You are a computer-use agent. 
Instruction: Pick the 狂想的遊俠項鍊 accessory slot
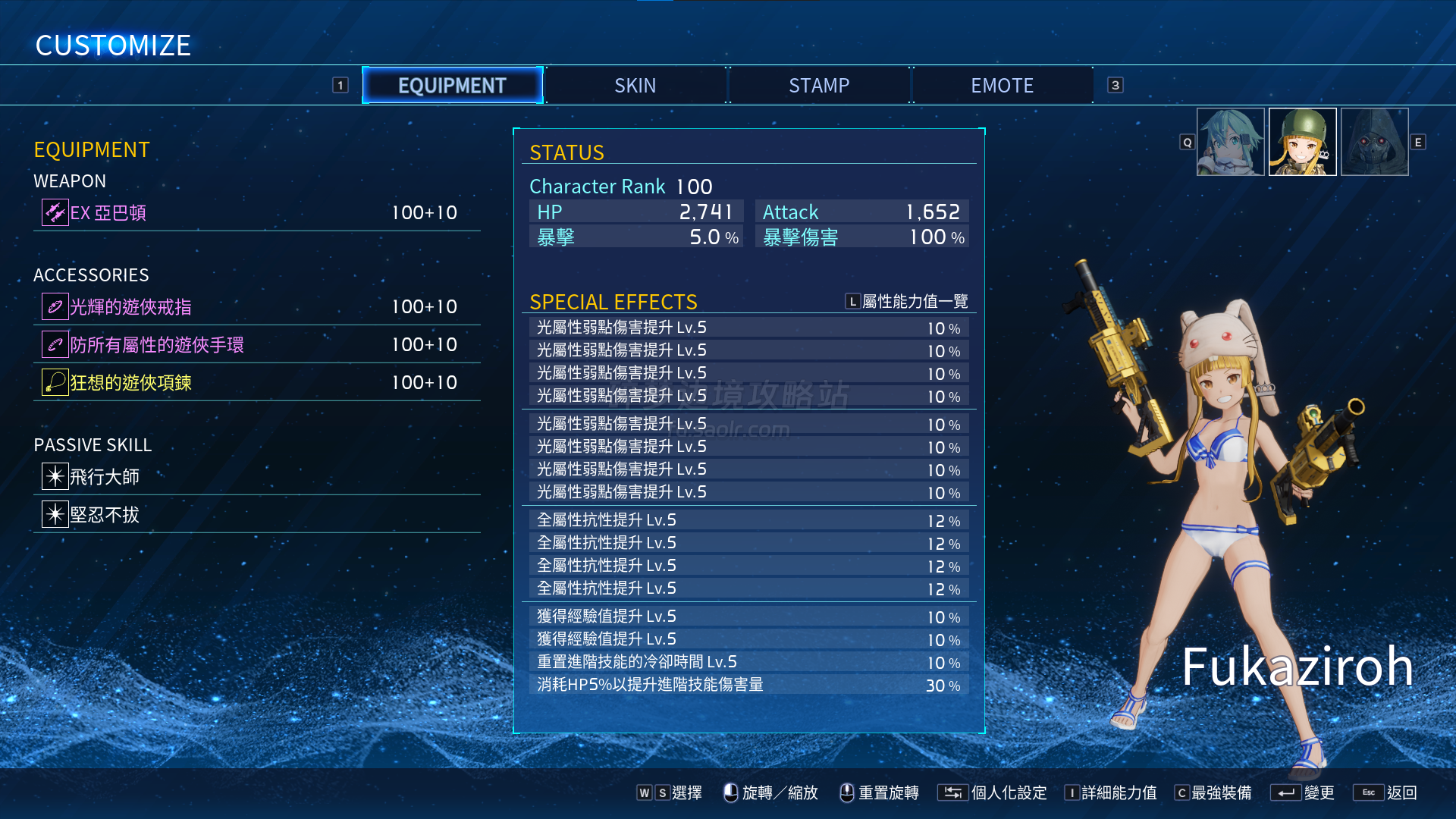point(256,382)
